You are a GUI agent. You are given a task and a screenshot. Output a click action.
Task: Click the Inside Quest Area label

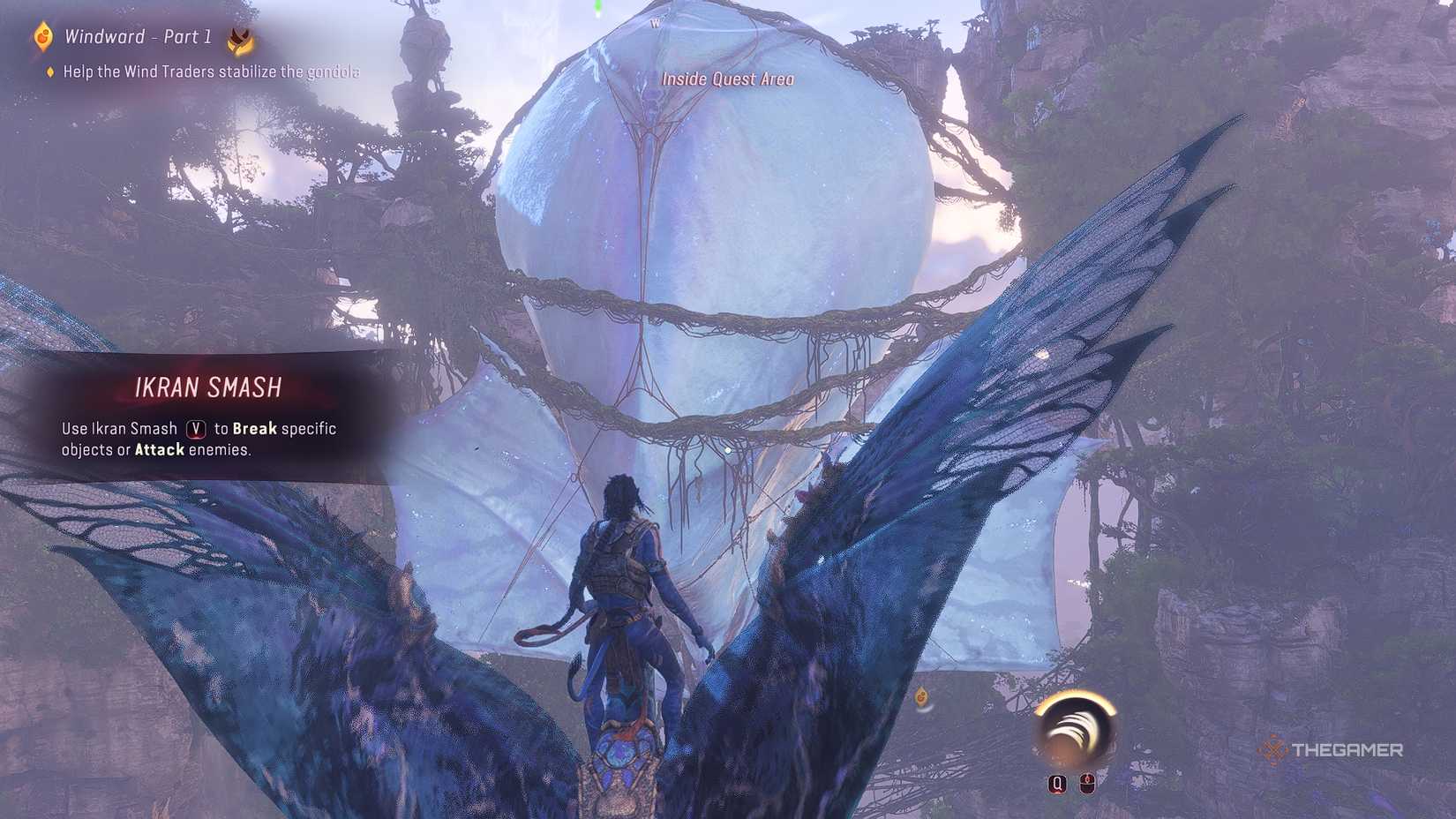[x=727, y=79]
